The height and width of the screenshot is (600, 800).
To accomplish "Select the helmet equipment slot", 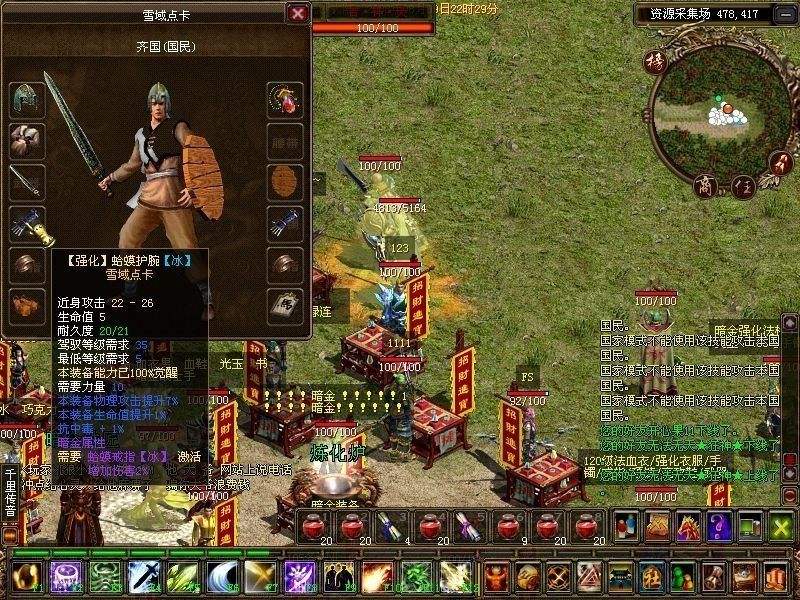I will (26, 100).
